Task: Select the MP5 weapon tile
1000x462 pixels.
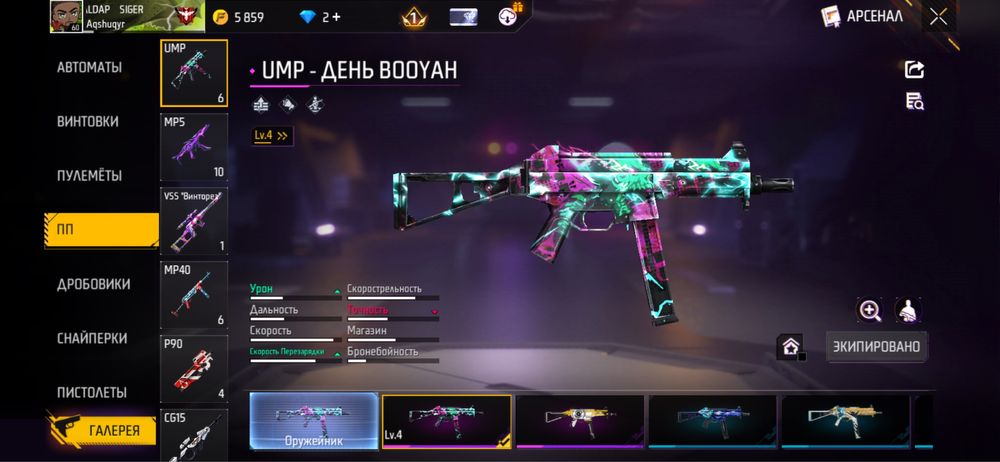Action: click(194, 146)
